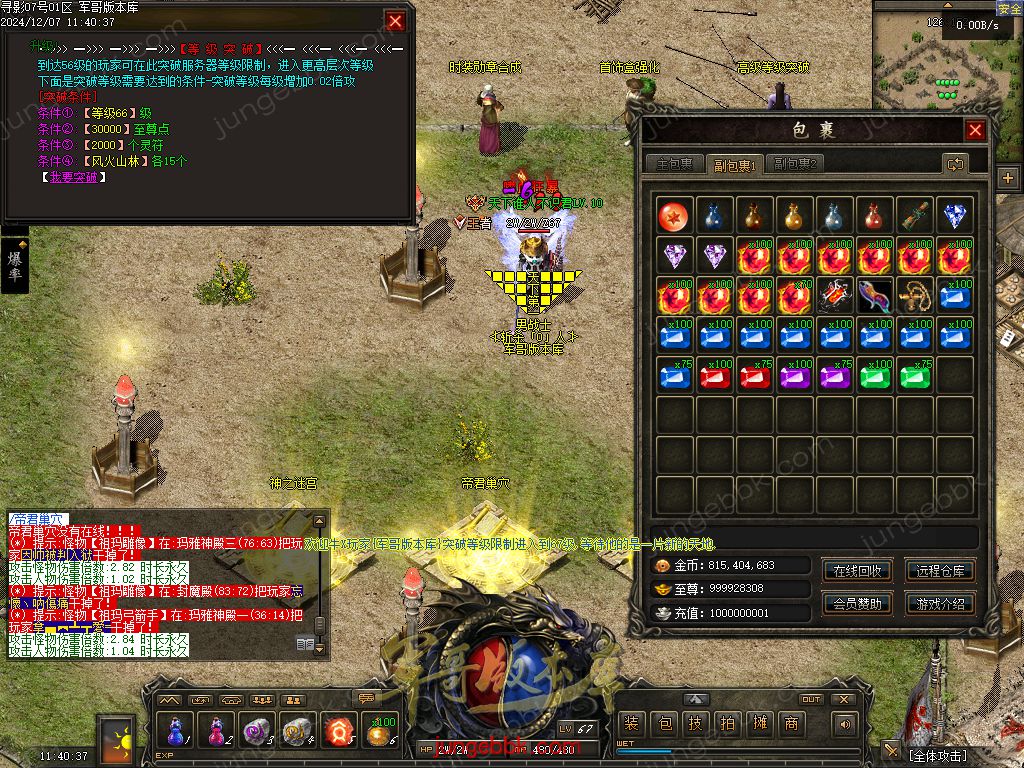This screenshot has height=768, width=1024.
Task: Open the 副包裹2 tab
Action: point(796,164)
